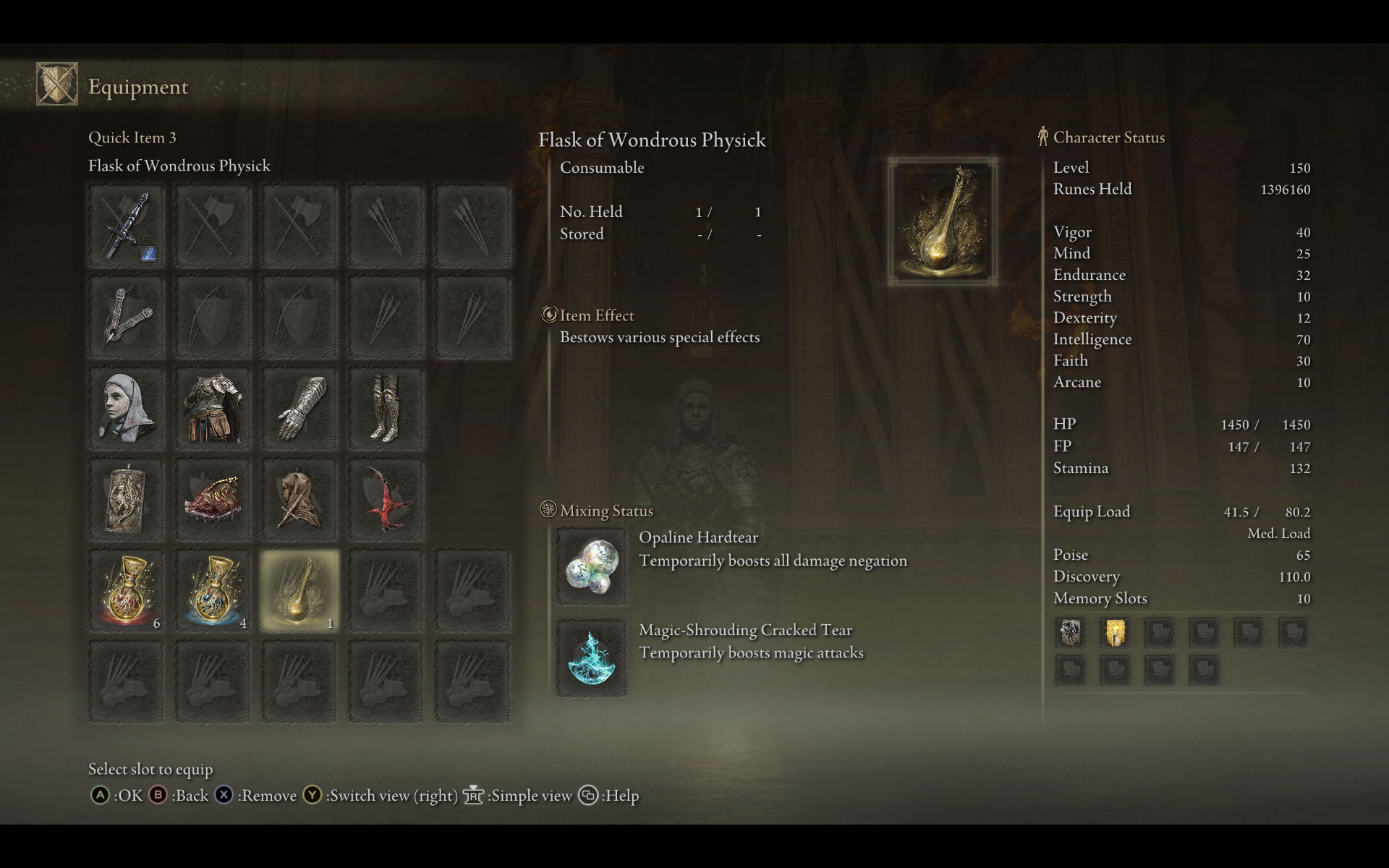Select the equipped blue-bladed sword slot
This screenshot has height=868, width=1389.
127,226
